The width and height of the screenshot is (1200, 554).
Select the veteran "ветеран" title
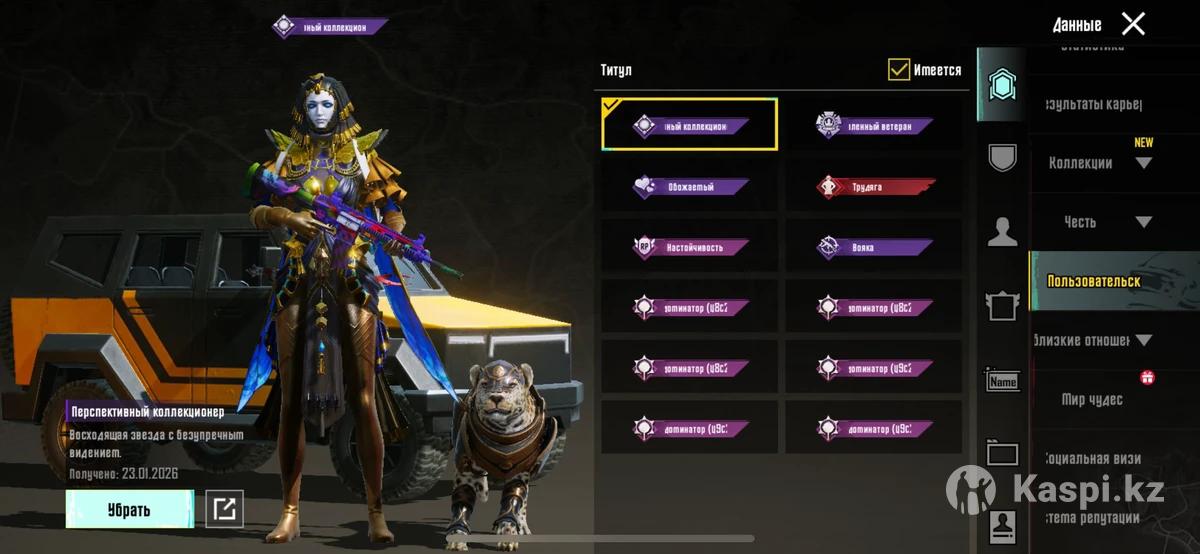(x=875, y=126)
